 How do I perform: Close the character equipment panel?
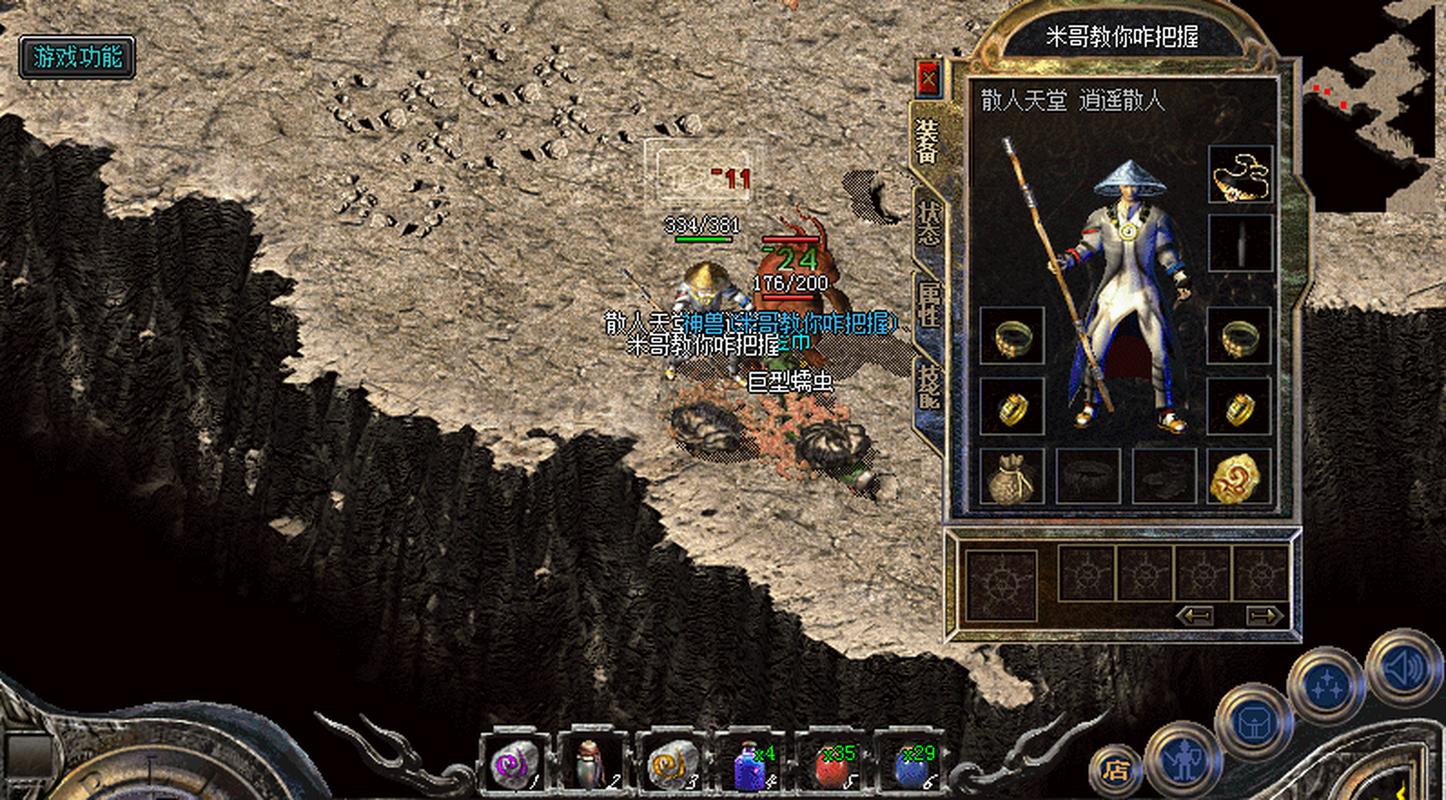930,78
